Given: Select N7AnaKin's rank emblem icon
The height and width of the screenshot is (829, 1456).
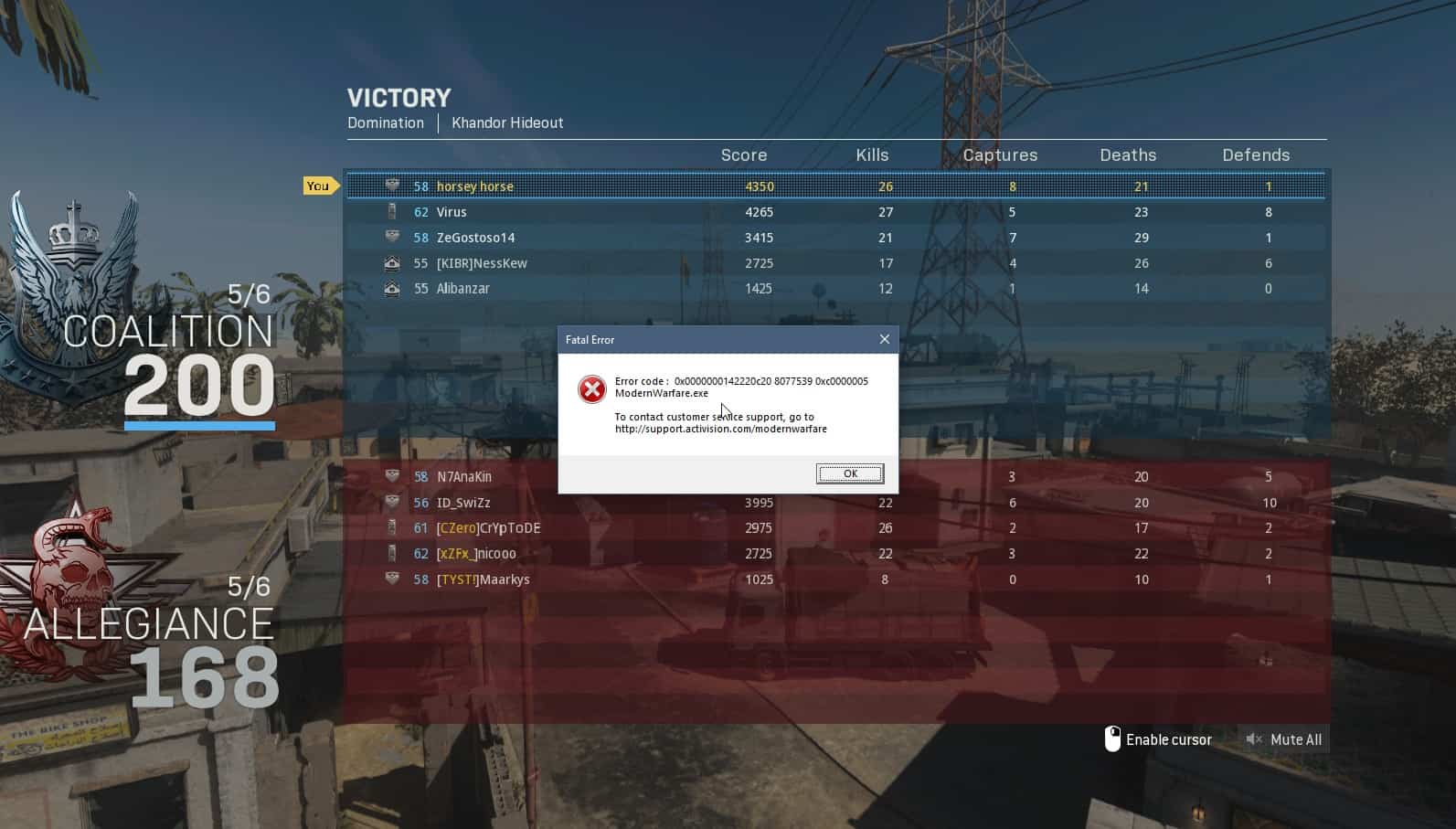Looking at the screenshot, I should click(x=392, y=476).
